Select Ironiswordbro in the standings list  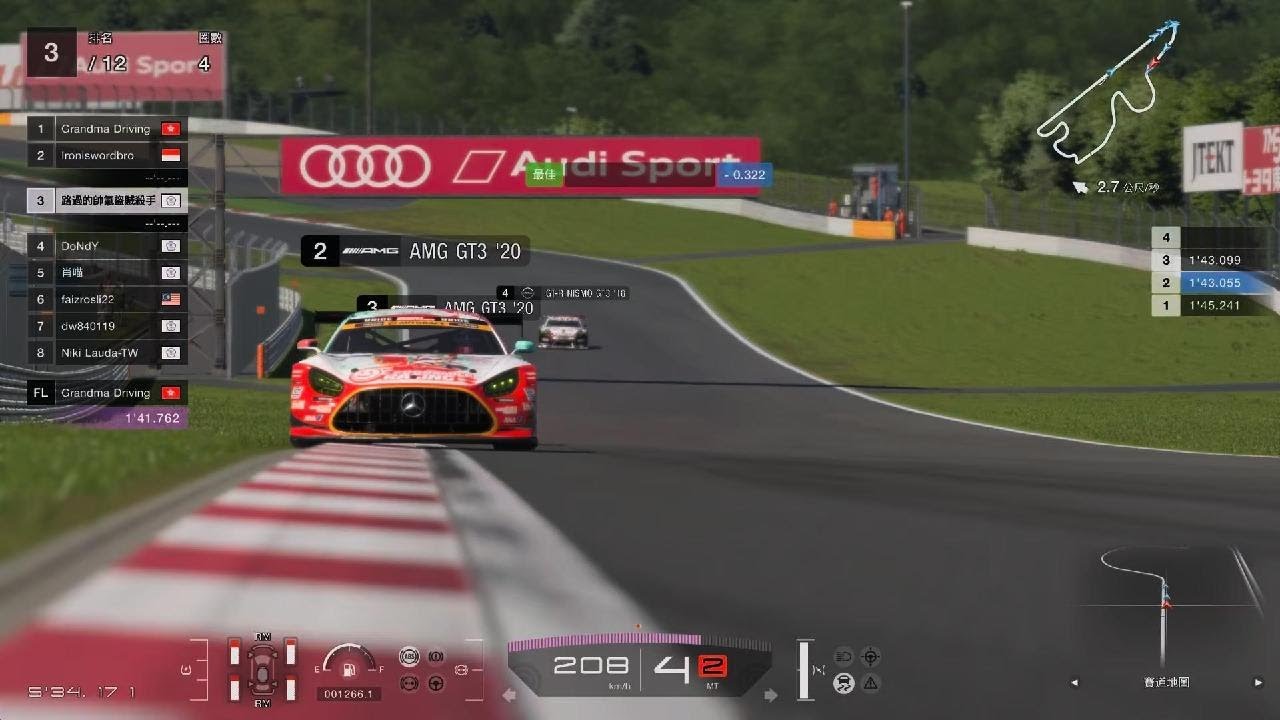tap(106, 155)
